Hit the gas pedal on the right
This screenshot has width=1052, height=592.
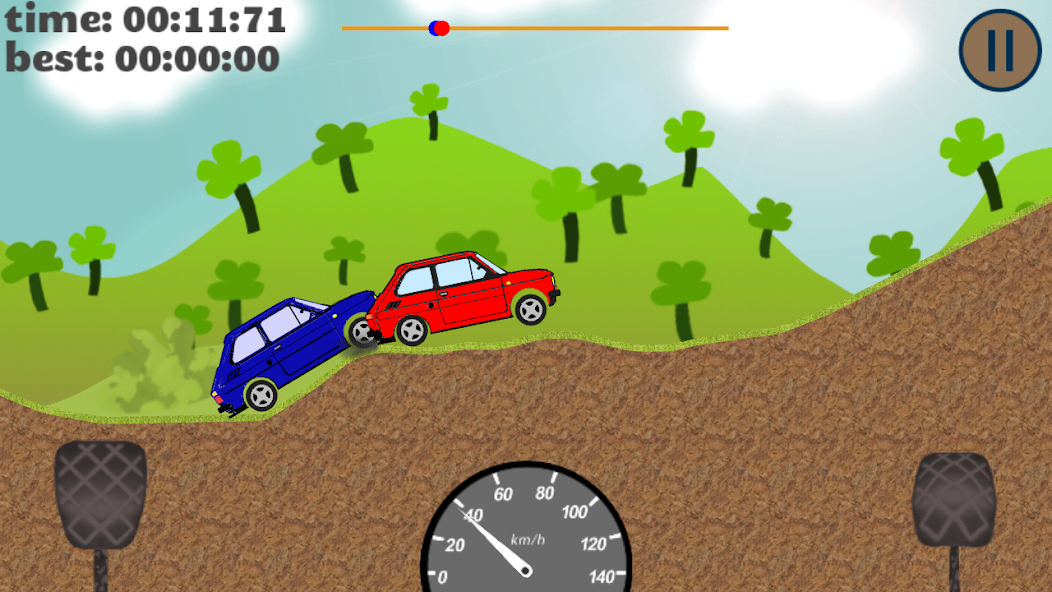(953, 500)
